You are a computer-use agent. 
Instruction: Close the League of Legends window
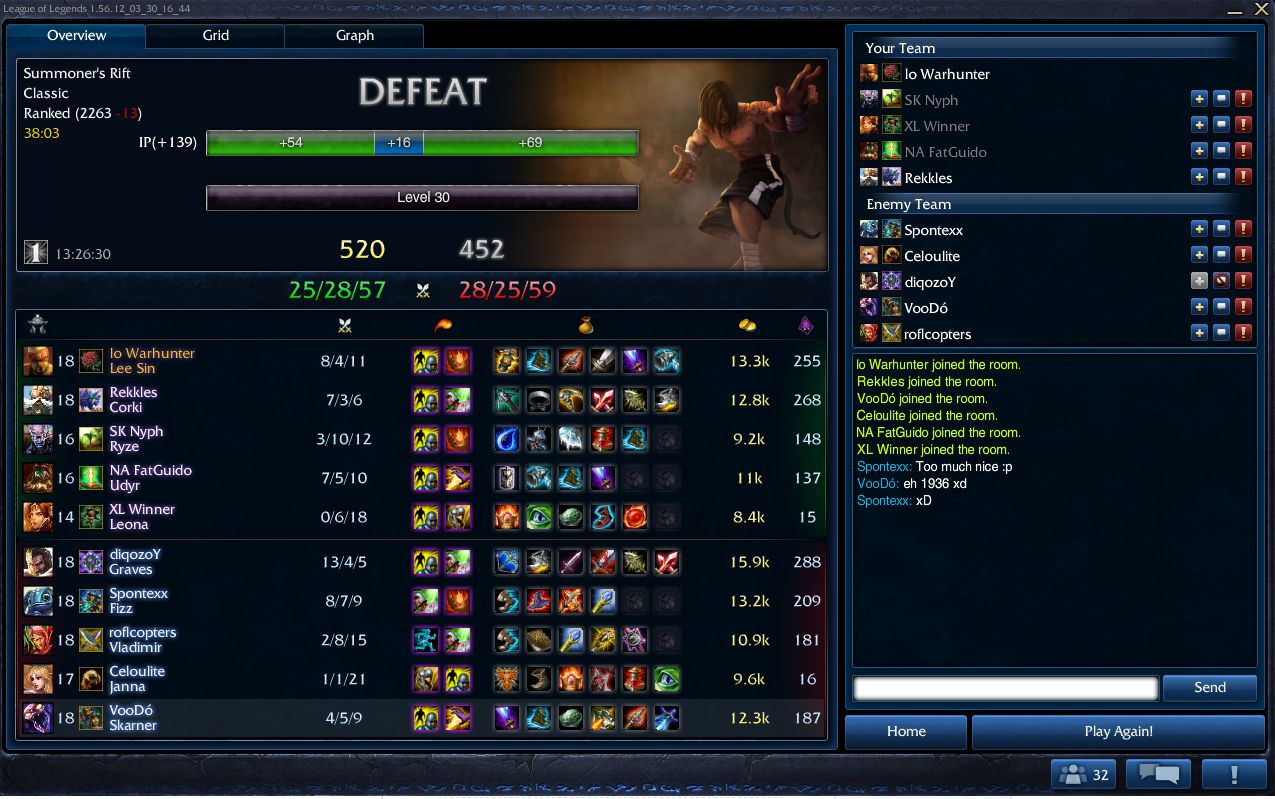1261,9
